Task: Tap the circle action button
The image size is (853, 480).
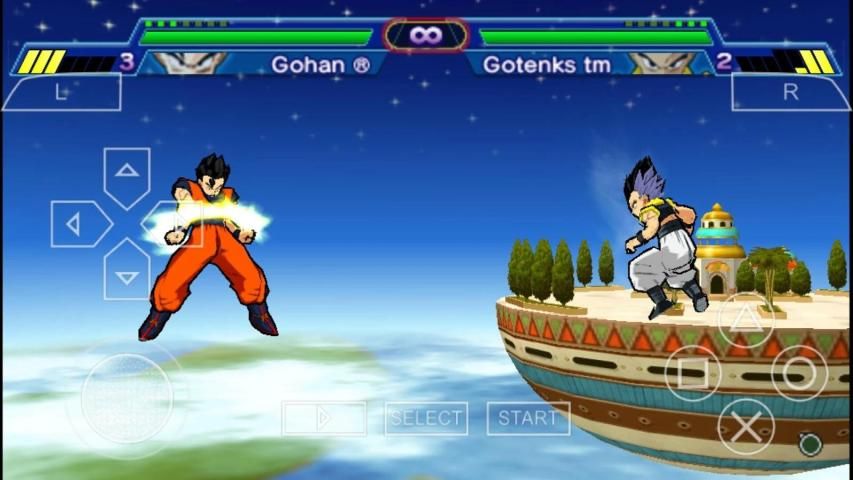Action: [x=799, y=373]
